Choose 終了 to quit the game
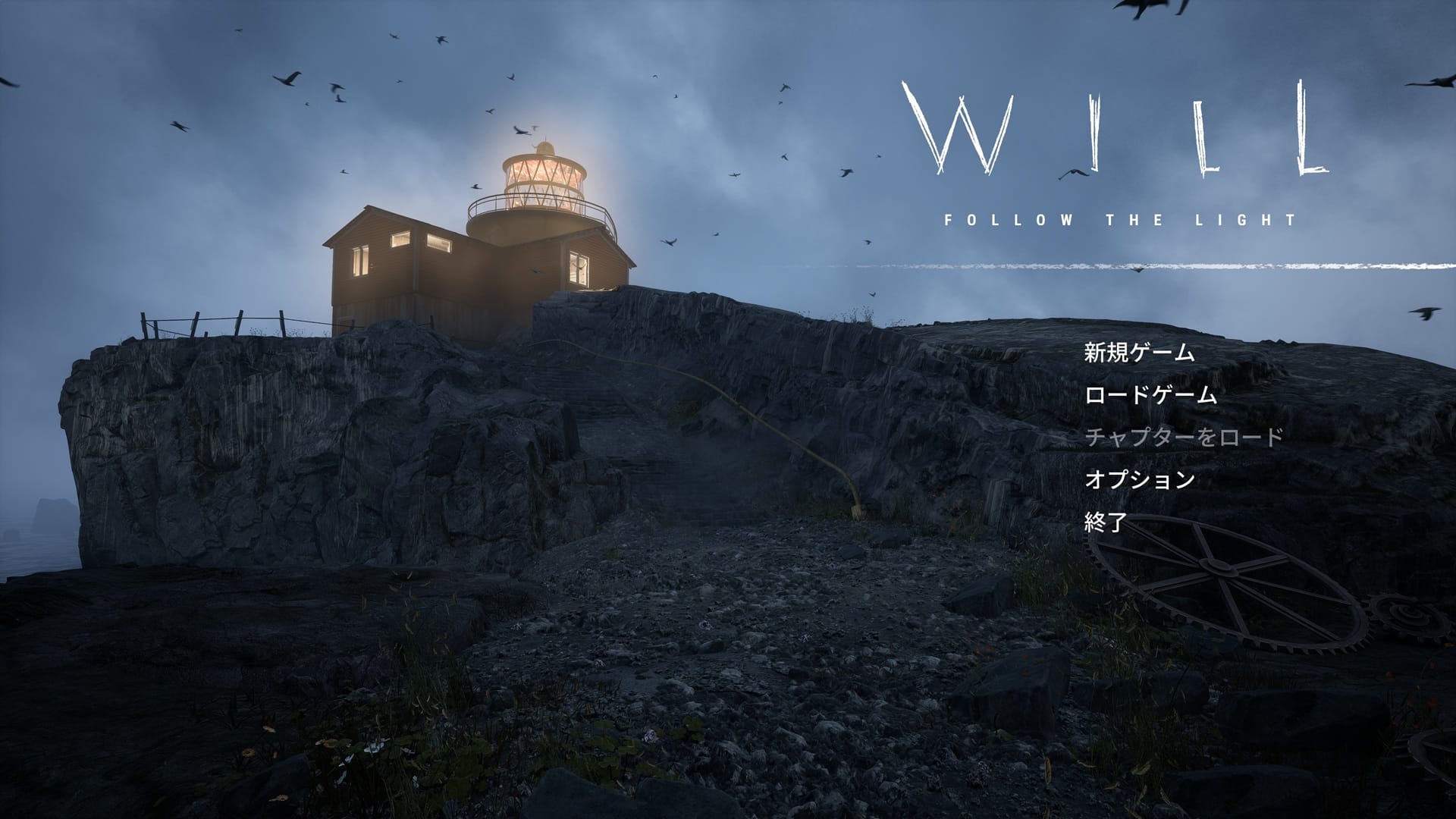Screen dimensions: 1456x819 [x=1106, y=522]
